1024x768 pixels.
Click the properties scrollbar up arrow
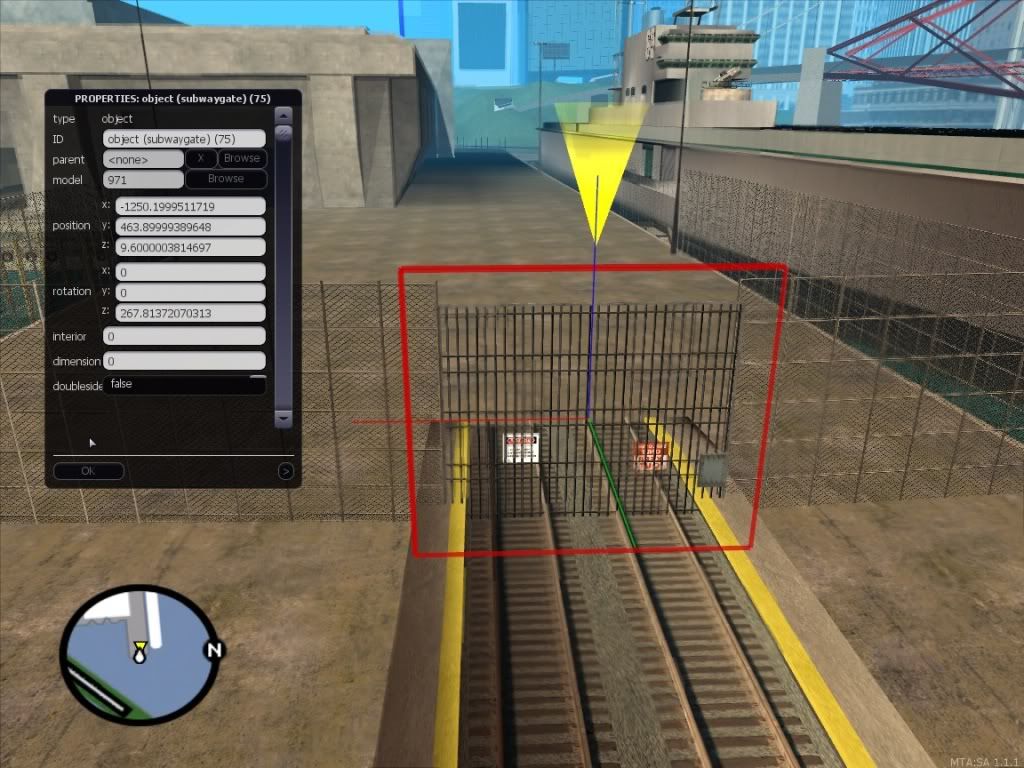pyautogui.click(x=283, y=115)
